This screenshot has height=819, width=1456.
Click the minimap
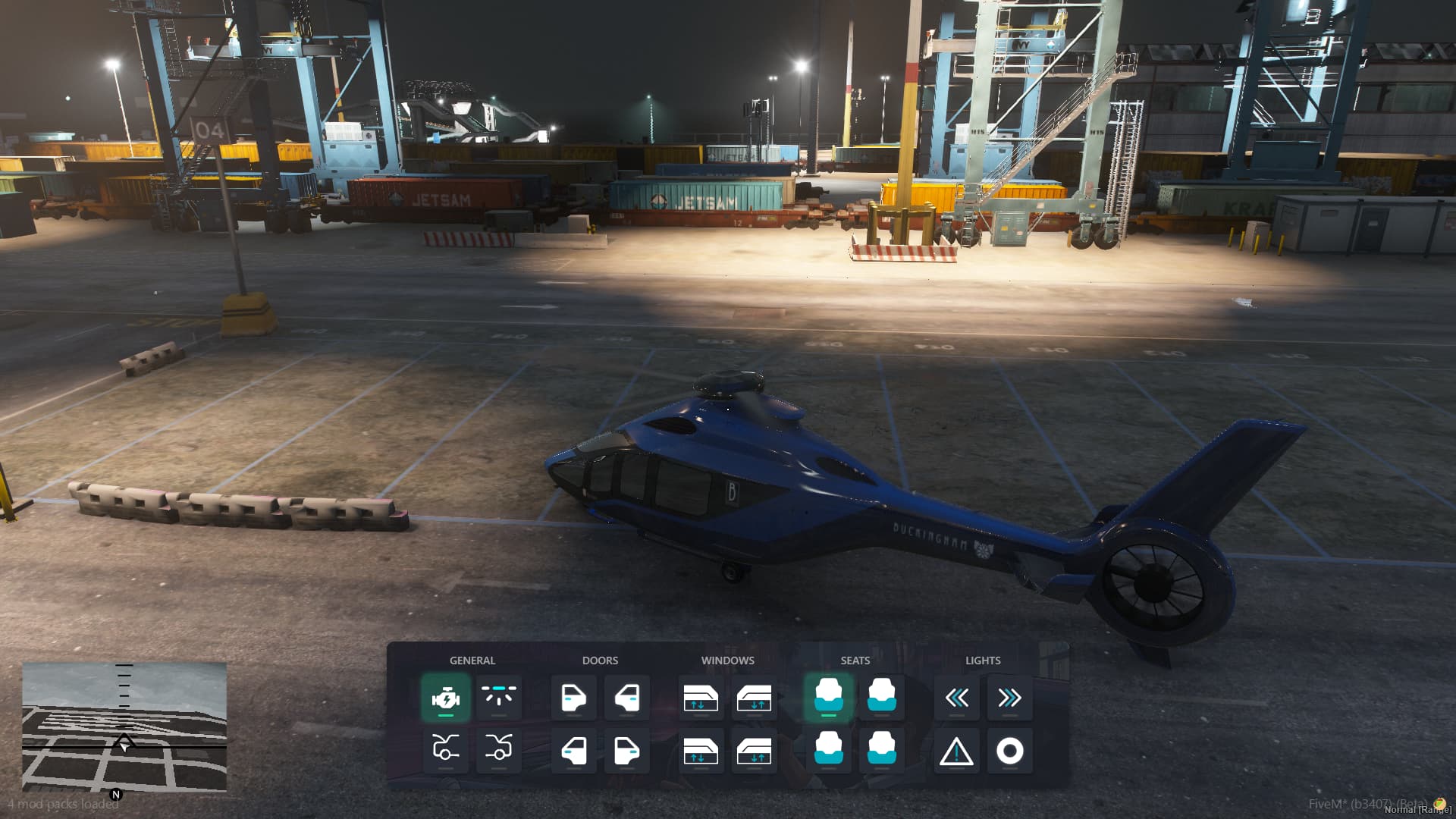(x=124, y=726)
